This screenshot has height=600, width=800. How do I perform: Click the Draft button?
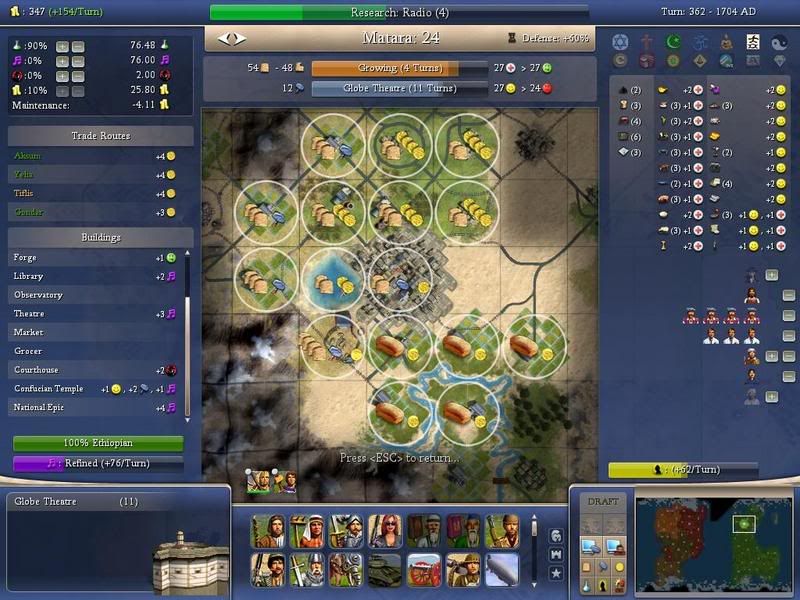603,502
